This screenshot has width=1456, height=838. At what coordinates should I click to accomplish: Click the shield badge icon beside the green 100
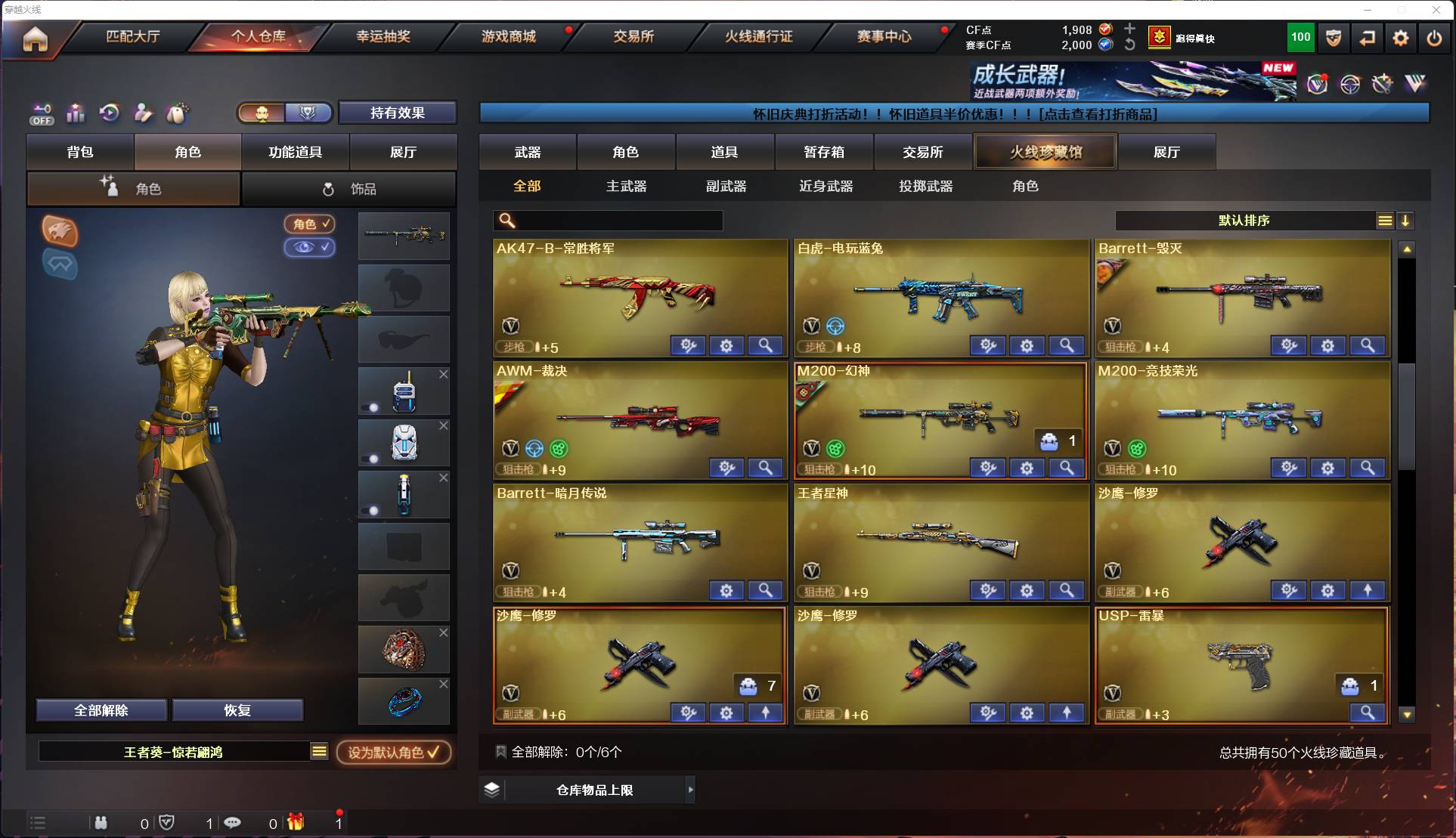[1332, 37]
